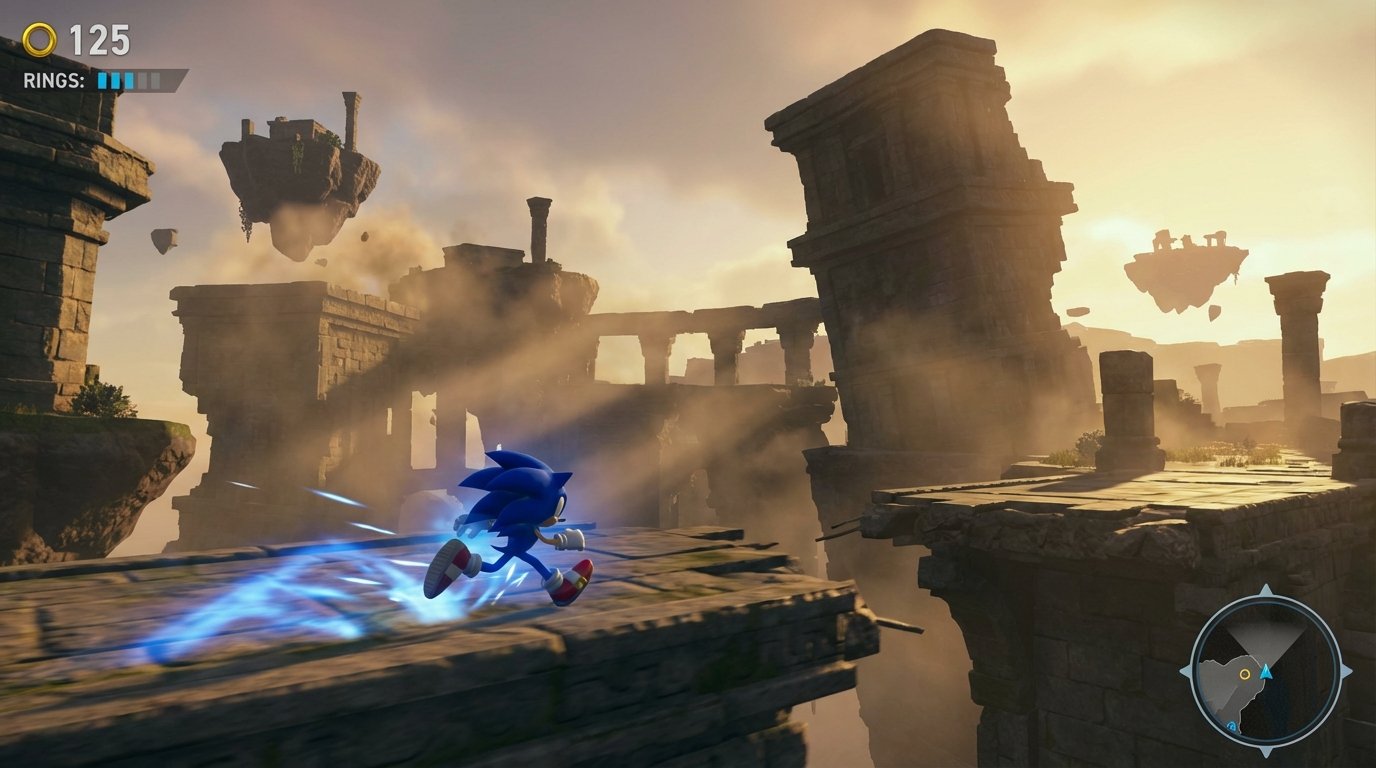
Task: Click the gold ring icon in the HUD
Action: coord(39,38)
